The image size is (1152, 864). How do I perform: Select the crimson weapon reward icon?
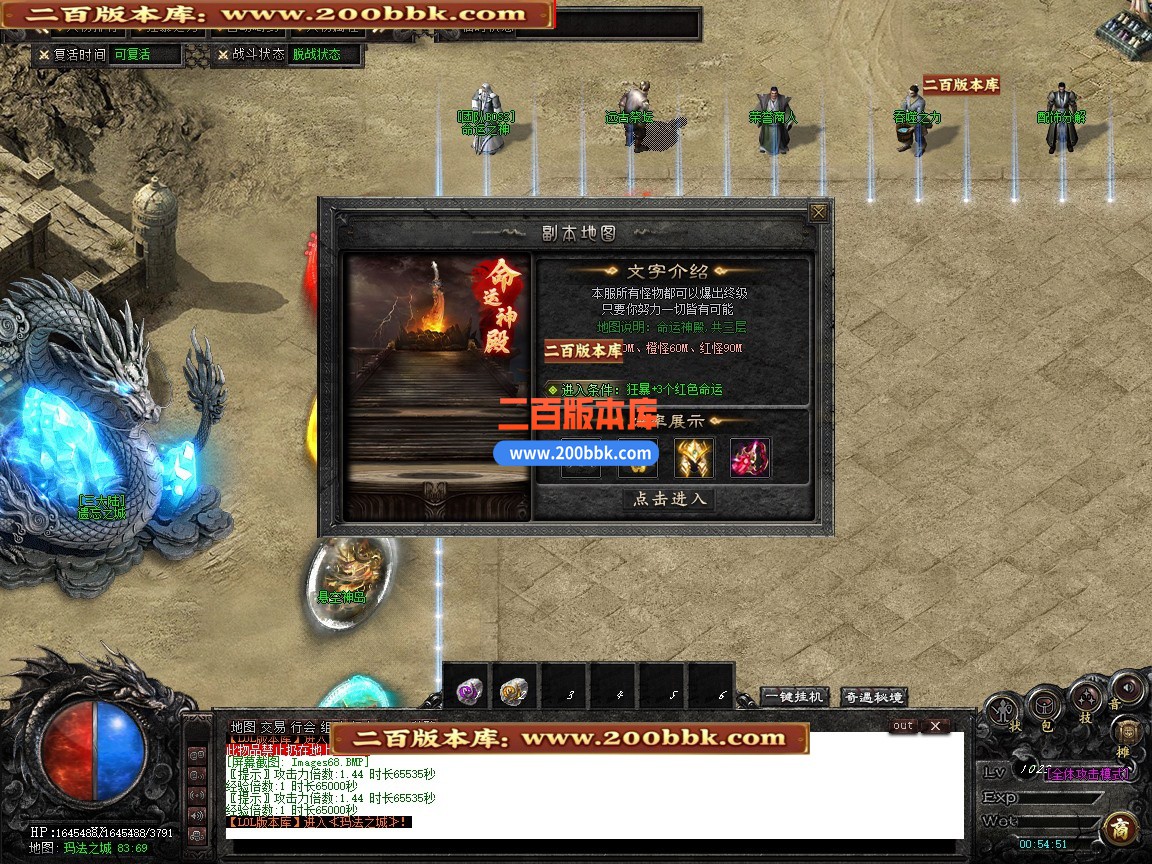click(750, 457)
